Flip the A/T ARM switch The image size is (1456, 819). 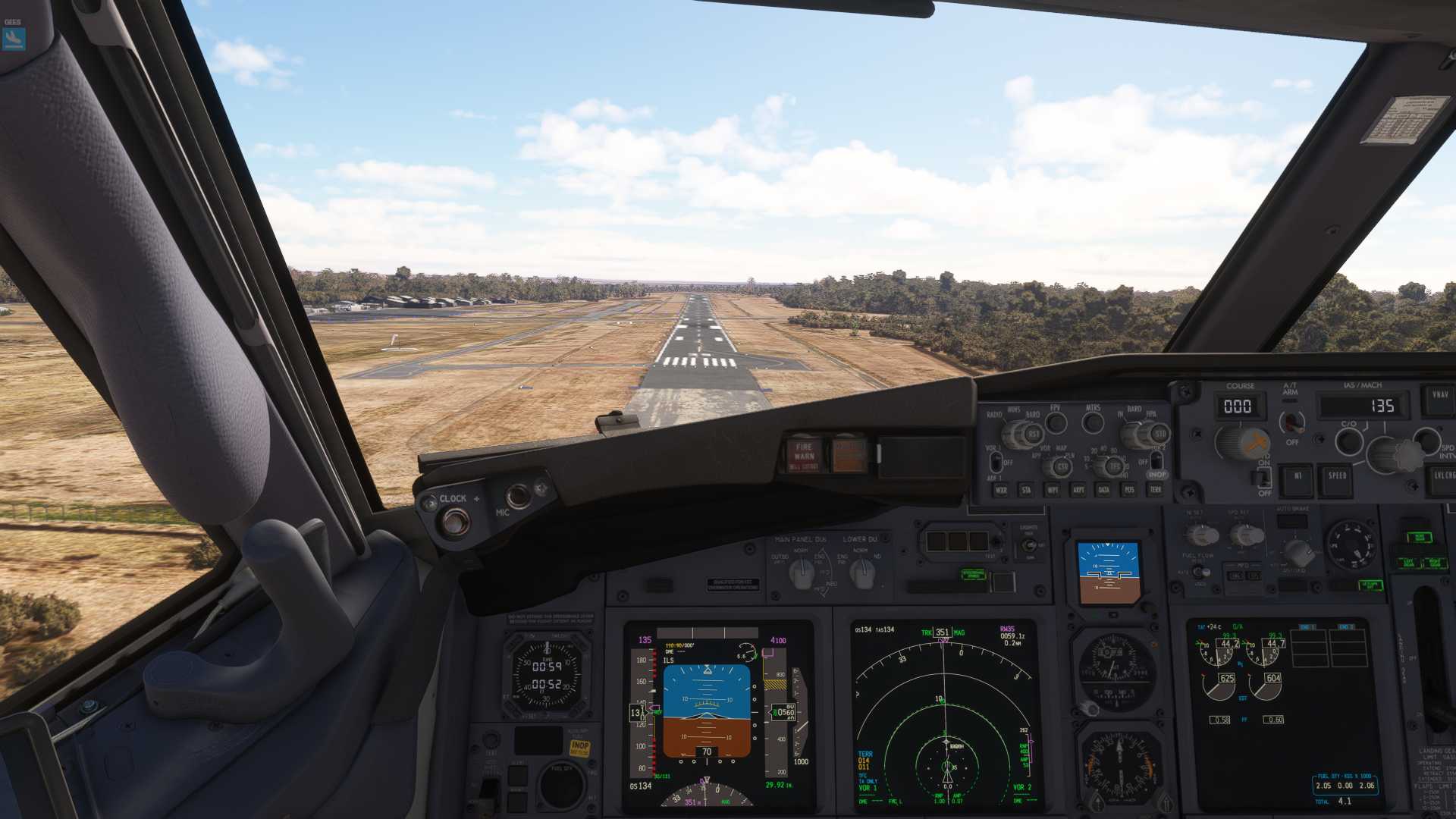1291,422
